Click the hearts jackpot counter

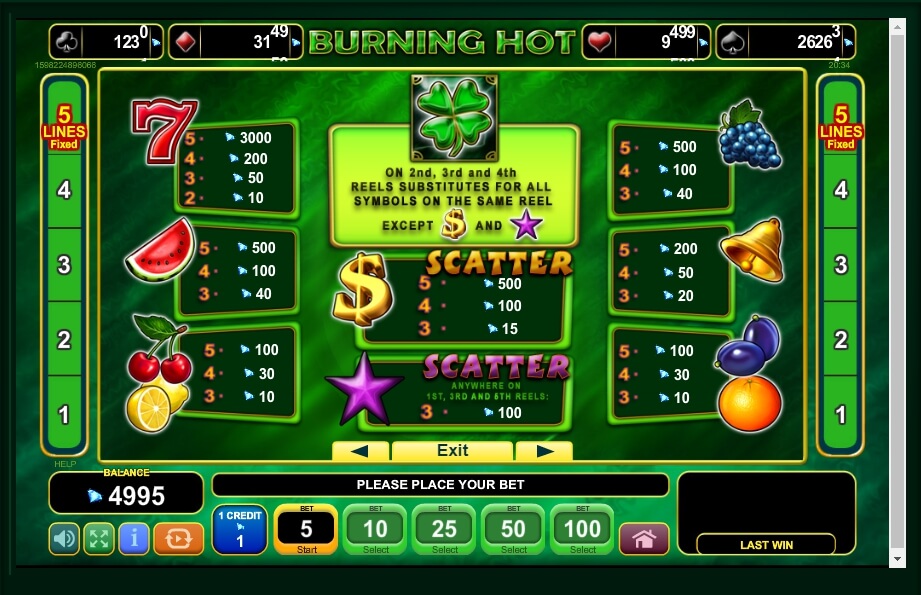646,42
